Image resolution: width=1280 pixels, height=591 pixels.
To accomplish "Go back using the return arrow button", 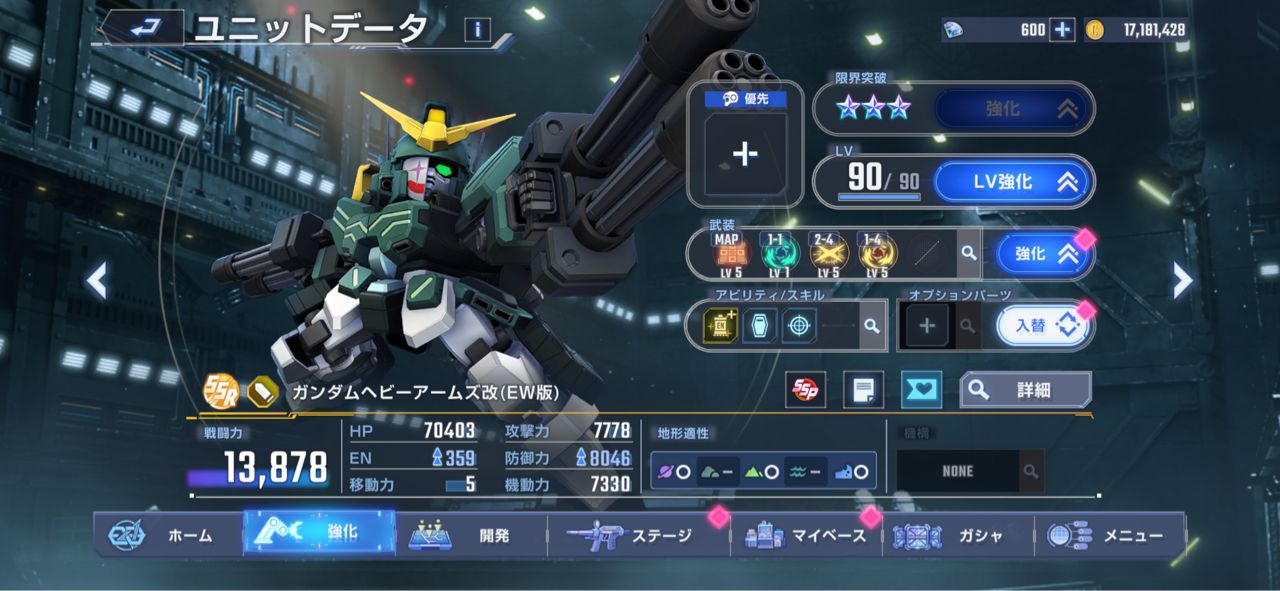I will (x=143, y=28).
